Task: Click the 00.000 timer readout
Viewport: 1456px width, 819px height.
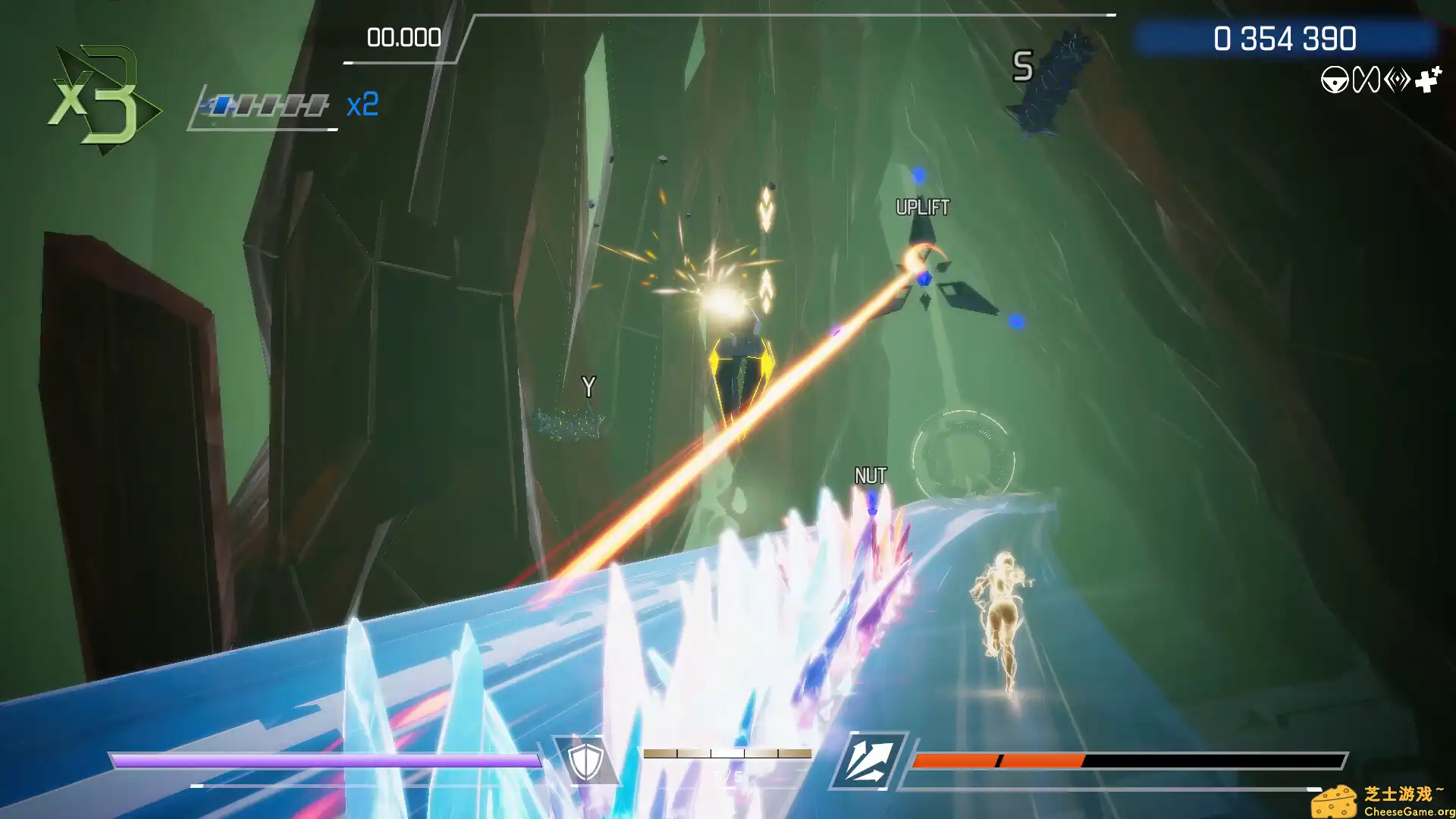Action: pos(403,37)
